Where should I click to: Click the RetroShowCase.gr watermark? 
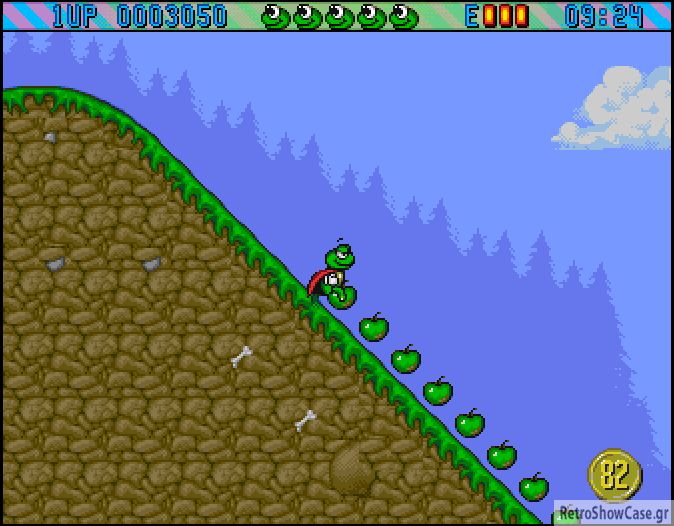point(613,513)
